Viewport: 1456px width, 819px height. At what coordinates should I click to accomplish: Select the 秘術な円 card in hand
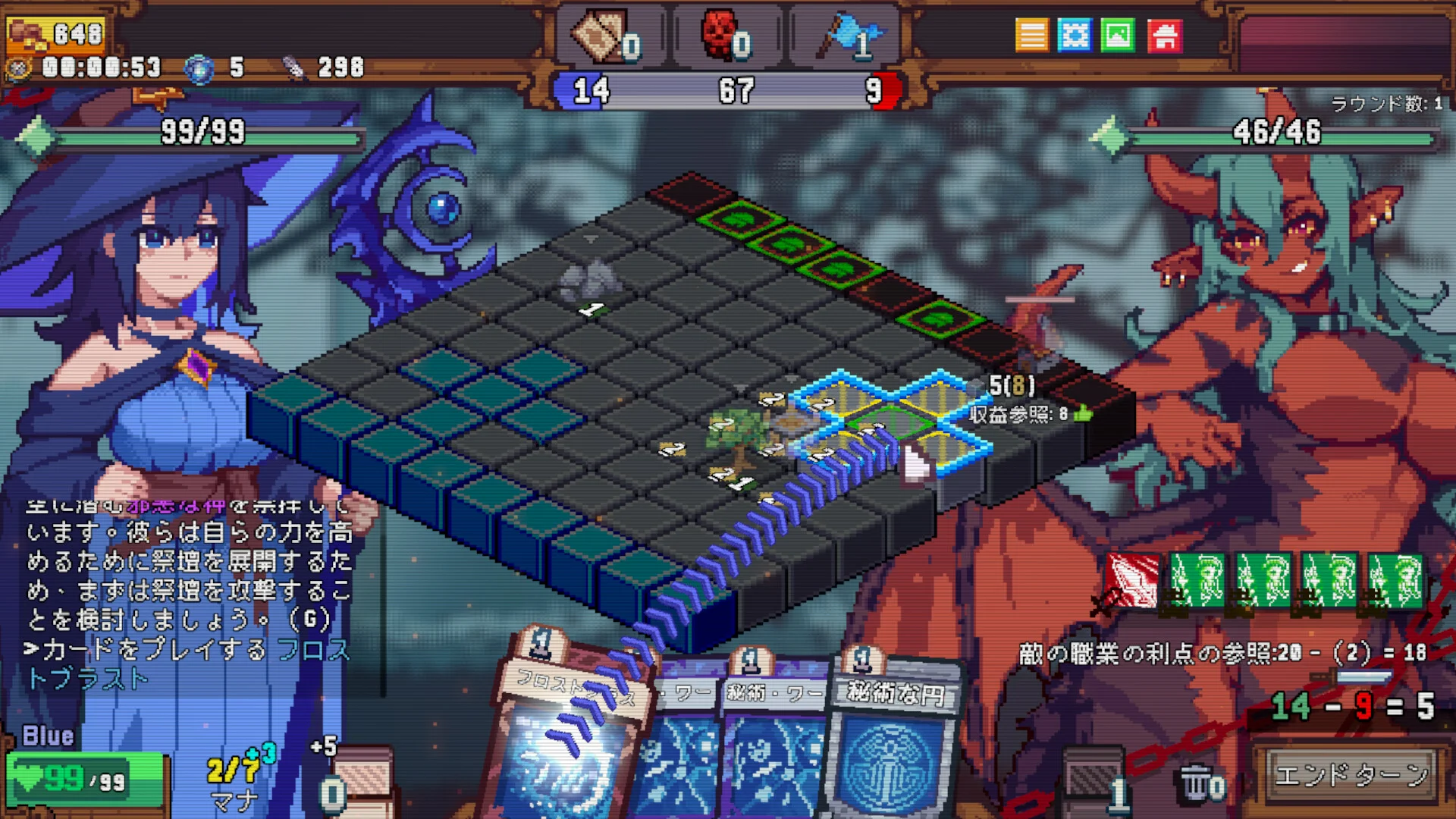tap(895, 743)
